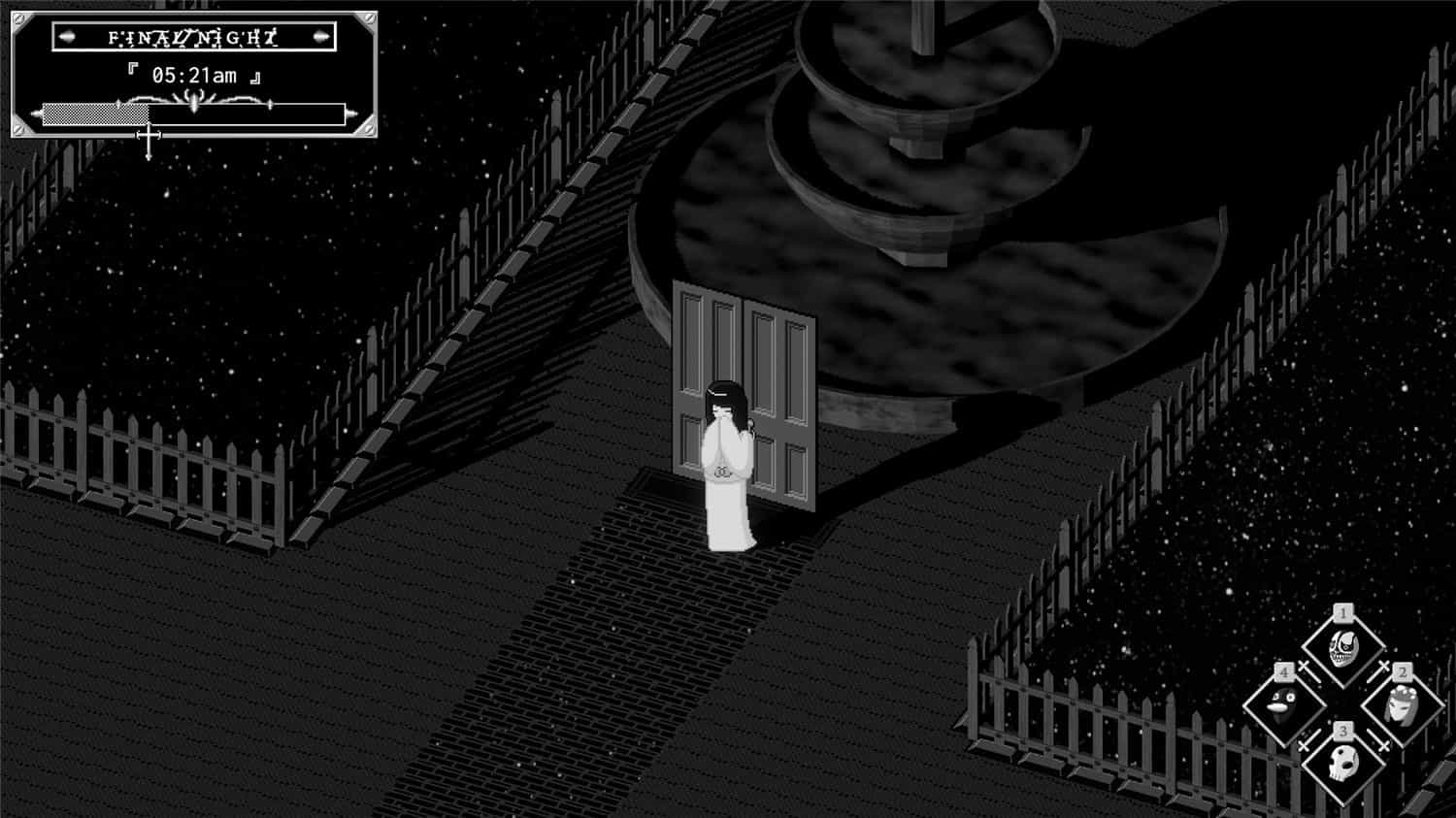Image resolution: width=1456 pixels, height=818 pixels.
Task: Click the cross marker under the progress bar
Action: (149, 133)
